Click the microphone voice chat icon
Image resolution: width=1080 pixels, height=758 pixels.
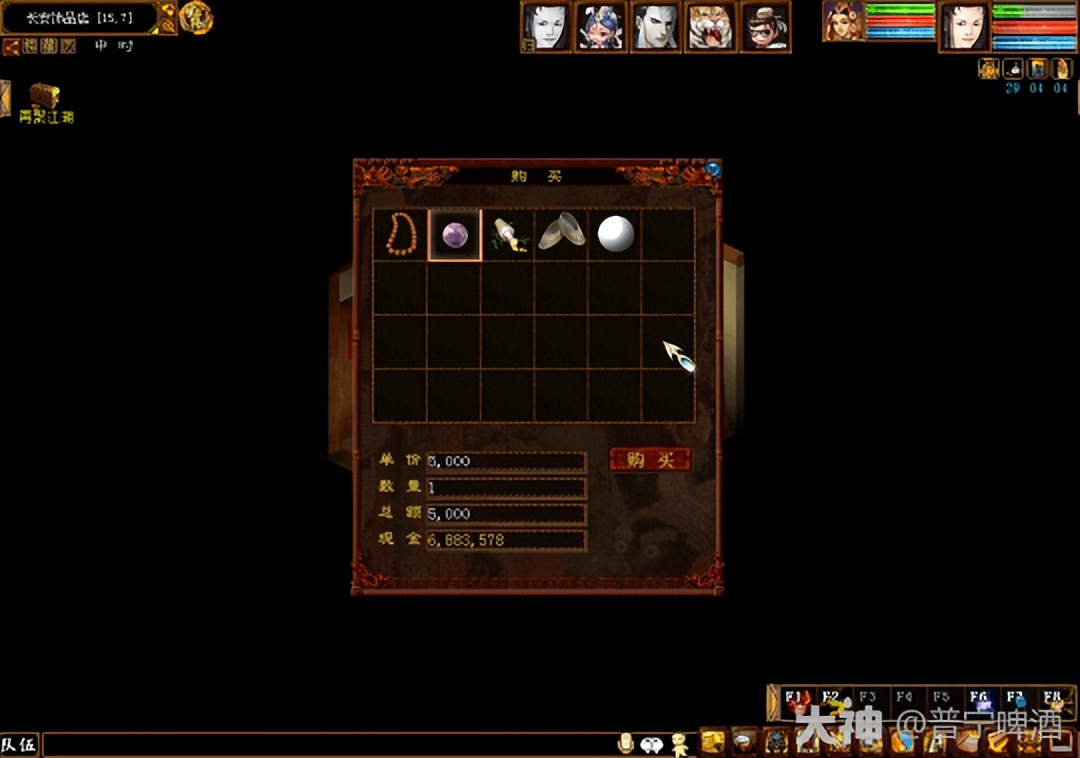[626, 743]
